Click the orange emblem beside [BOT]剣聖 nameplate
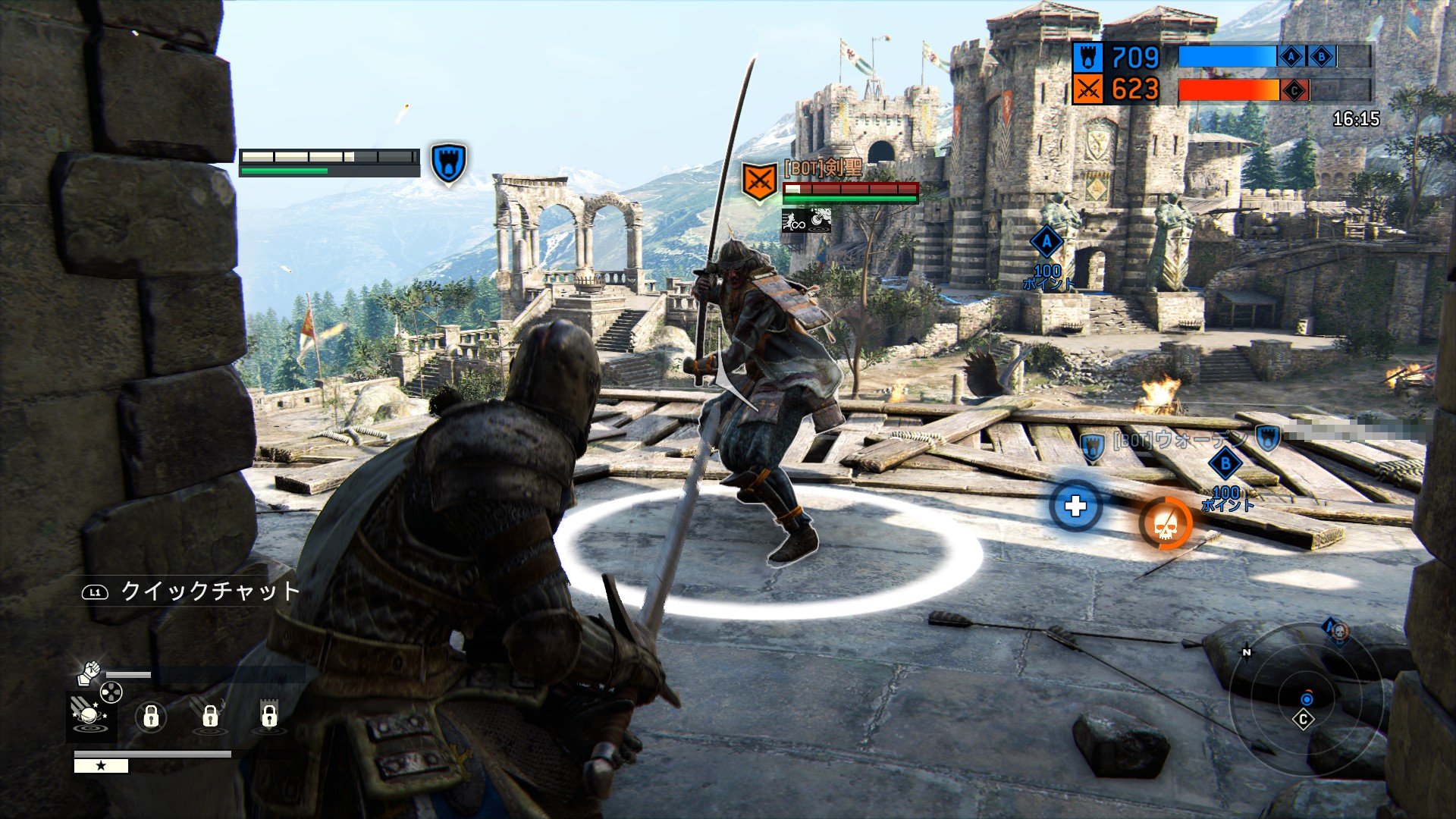Screen dimensions: 1456x819 click(x=759, y=182)
